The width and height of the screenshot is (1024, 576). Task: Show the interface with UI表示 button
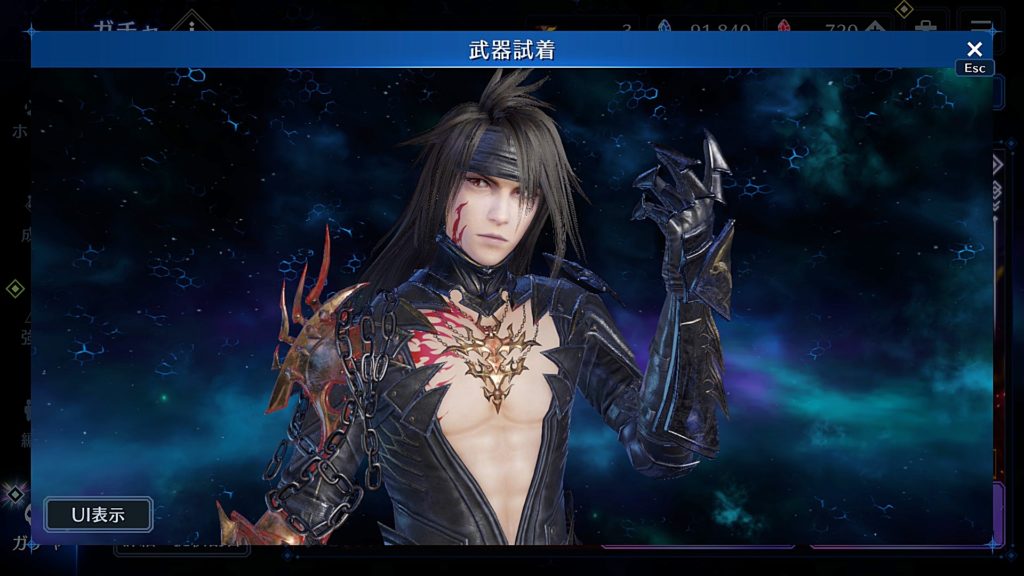pos(98,515)
